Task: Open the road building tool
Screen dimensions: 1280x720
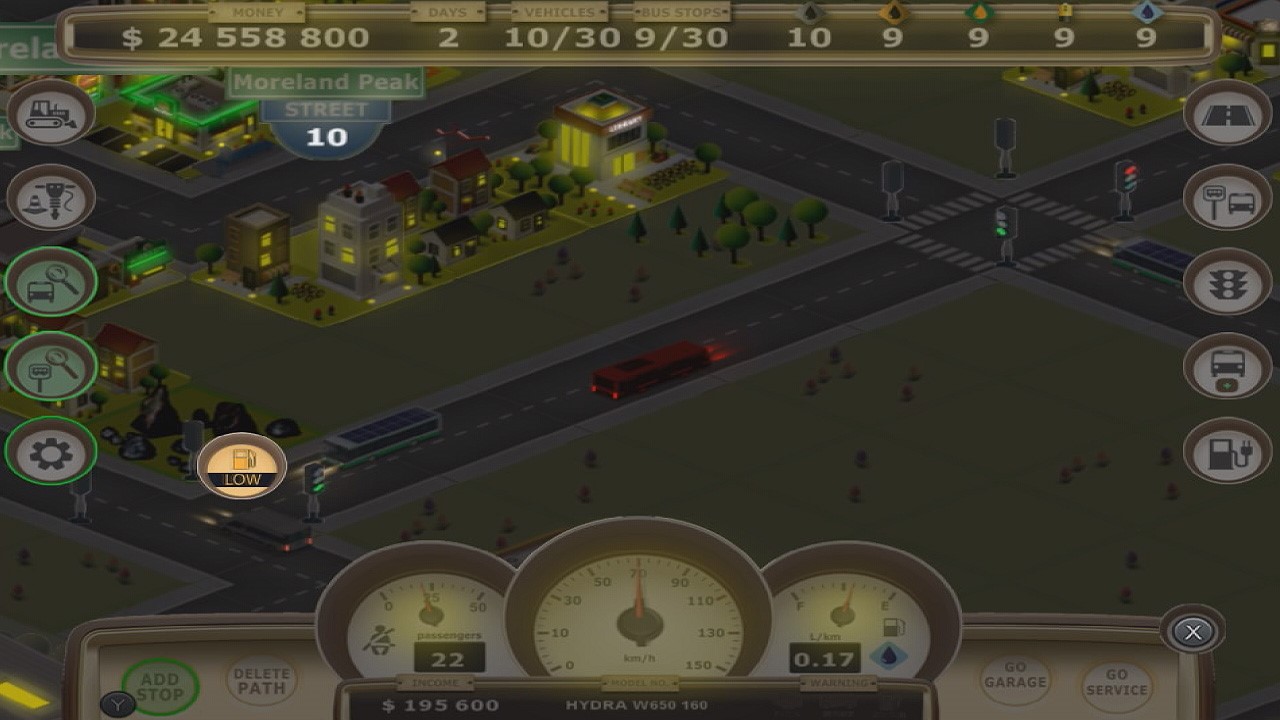Action: pyautogui.click(x=1227, y=112)
